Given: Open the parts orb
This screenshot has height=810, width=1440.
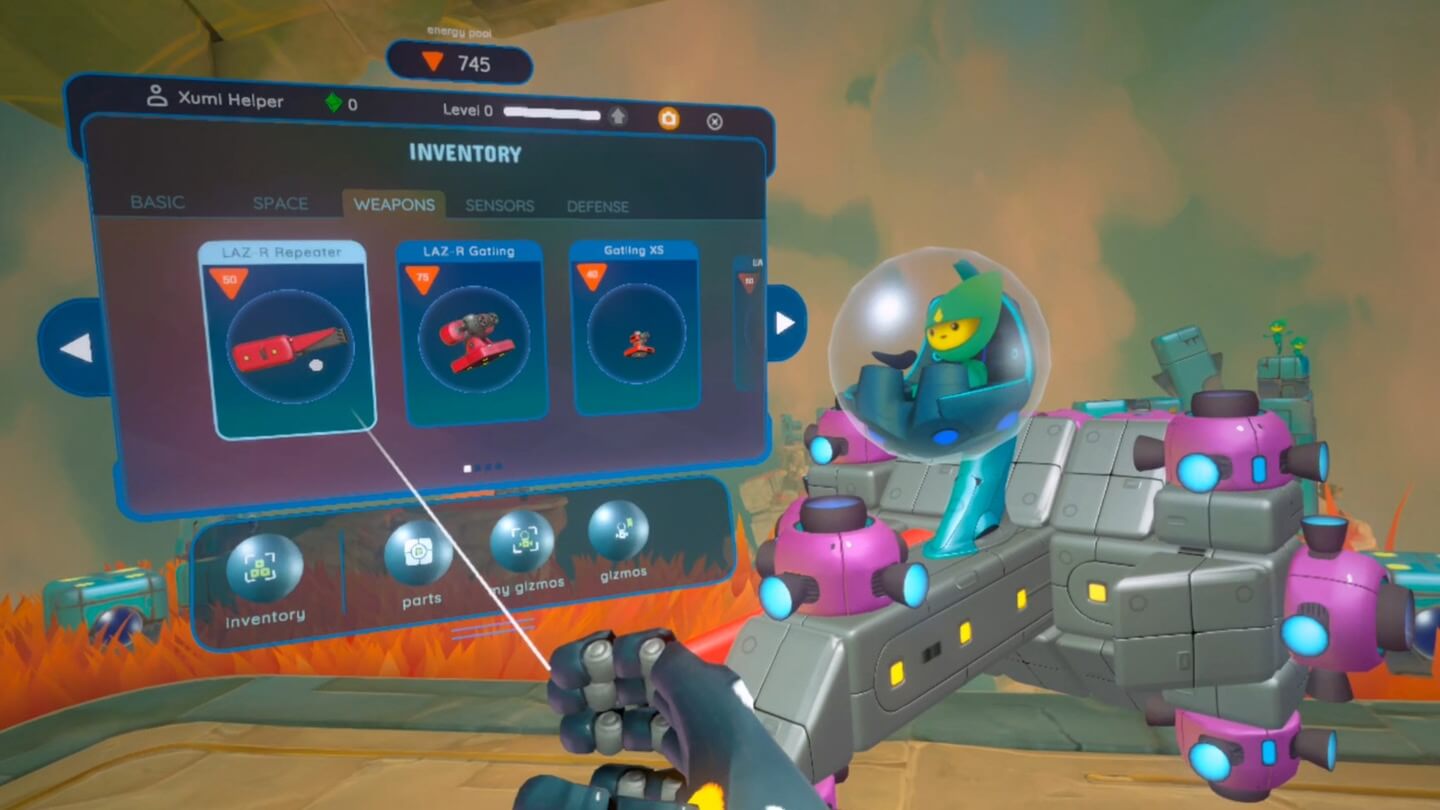Looking at the screenshot, I should (x=418, y=554).
